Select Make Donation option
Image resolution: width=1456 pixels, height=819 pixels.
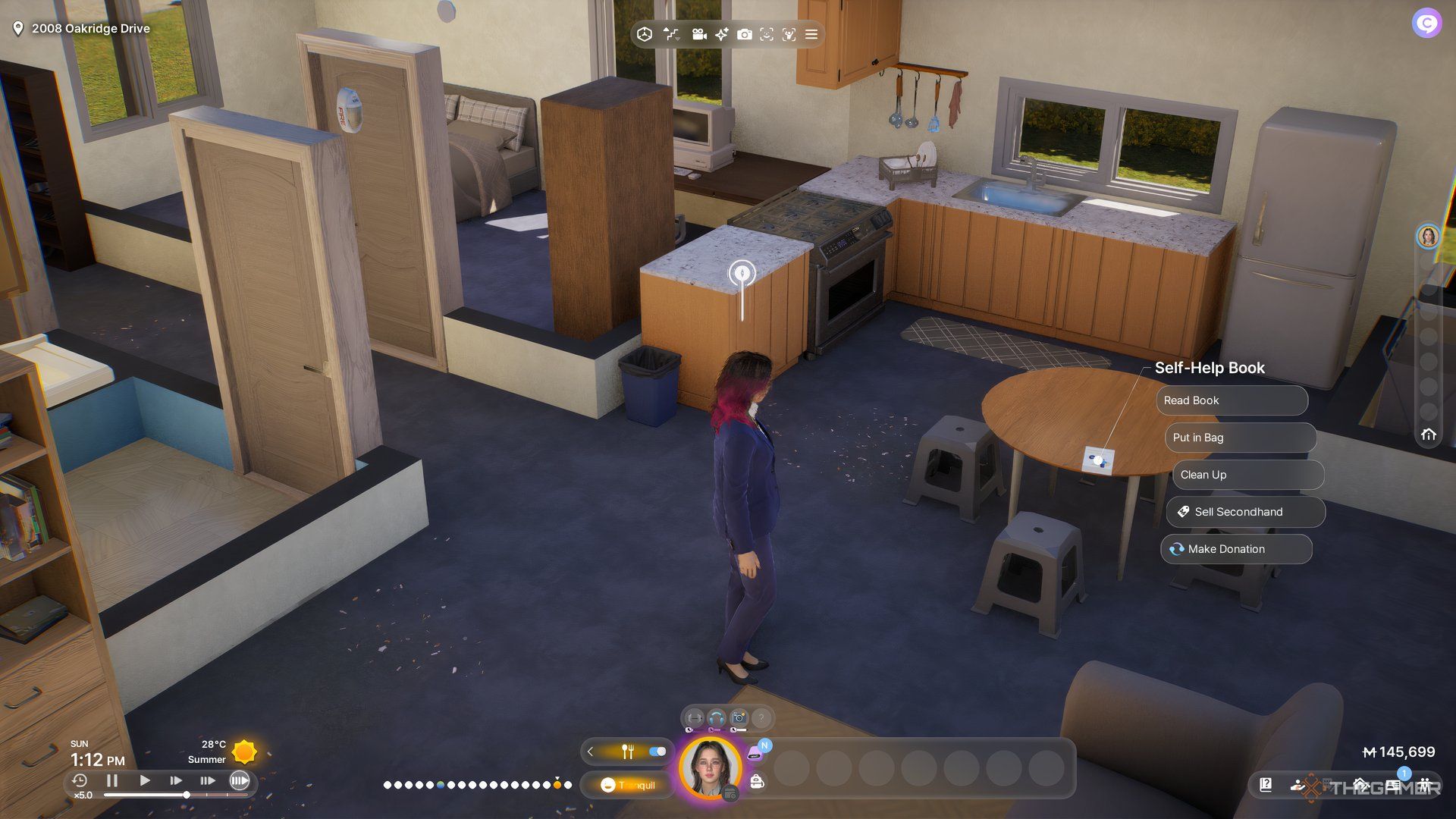(x=1235, y=549)
